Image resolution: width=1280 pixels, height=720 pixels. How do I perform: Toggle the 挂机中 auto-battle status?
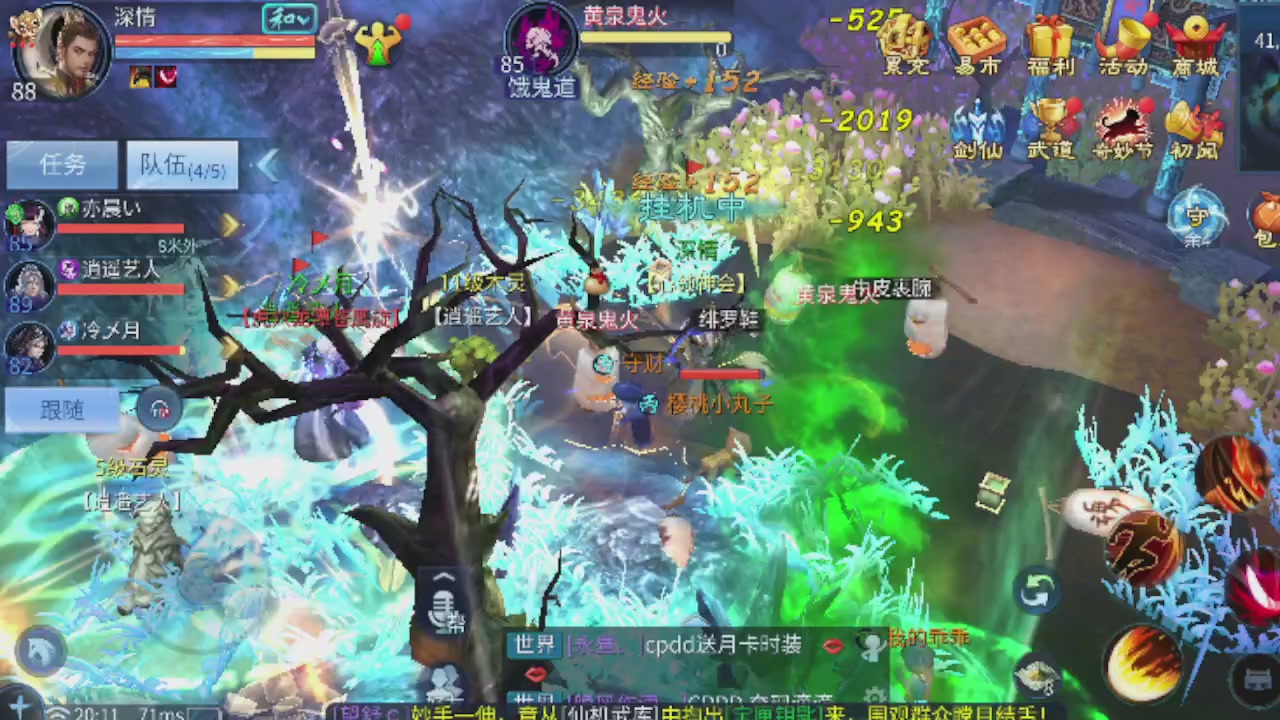(x=690, y=210)
